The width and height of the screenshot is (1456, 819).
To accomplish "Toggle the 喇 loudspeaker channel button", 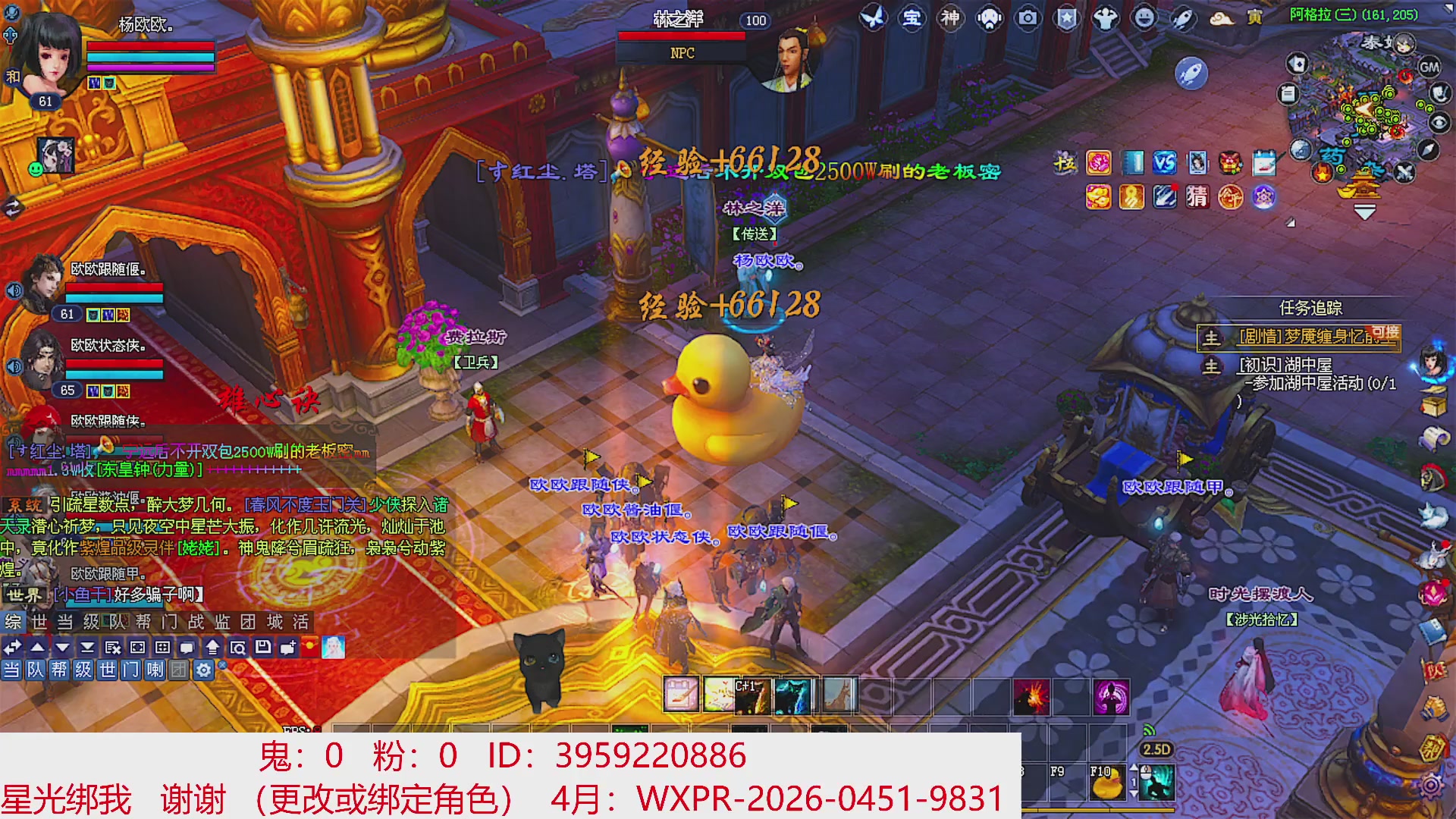I will pyautogui.click(x=155, y=670).
